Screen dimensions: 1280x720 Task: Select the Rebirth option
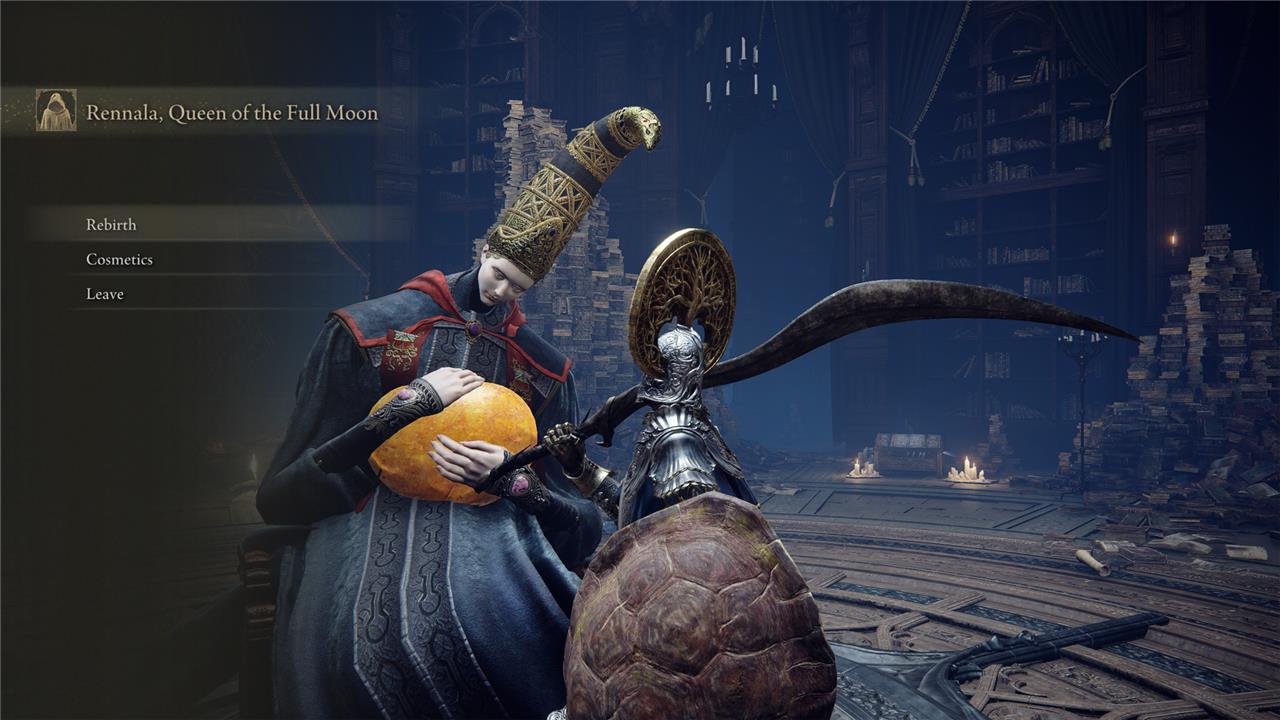point(111,225)
